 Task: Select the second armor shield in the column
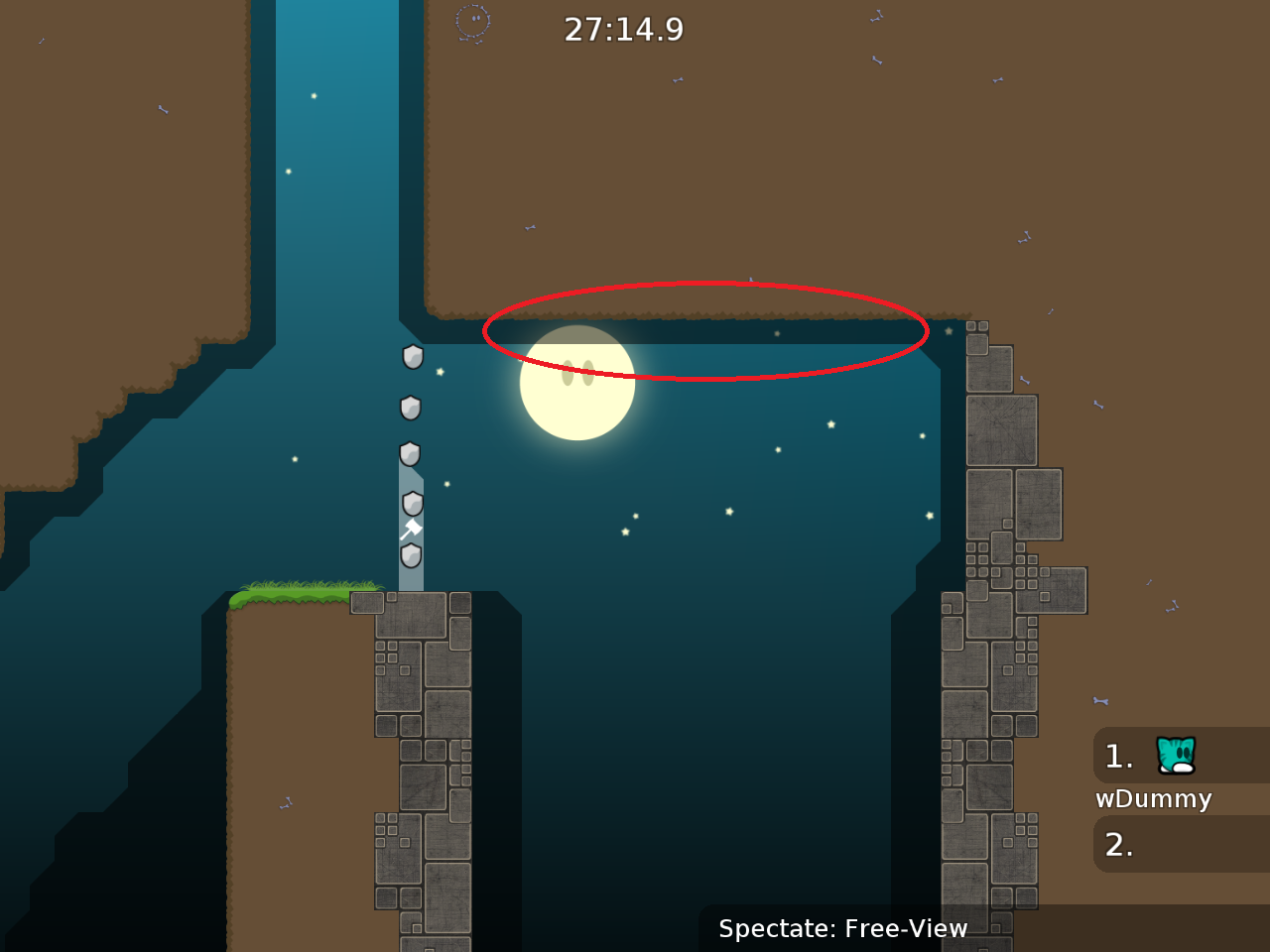(x=409, y=406)
